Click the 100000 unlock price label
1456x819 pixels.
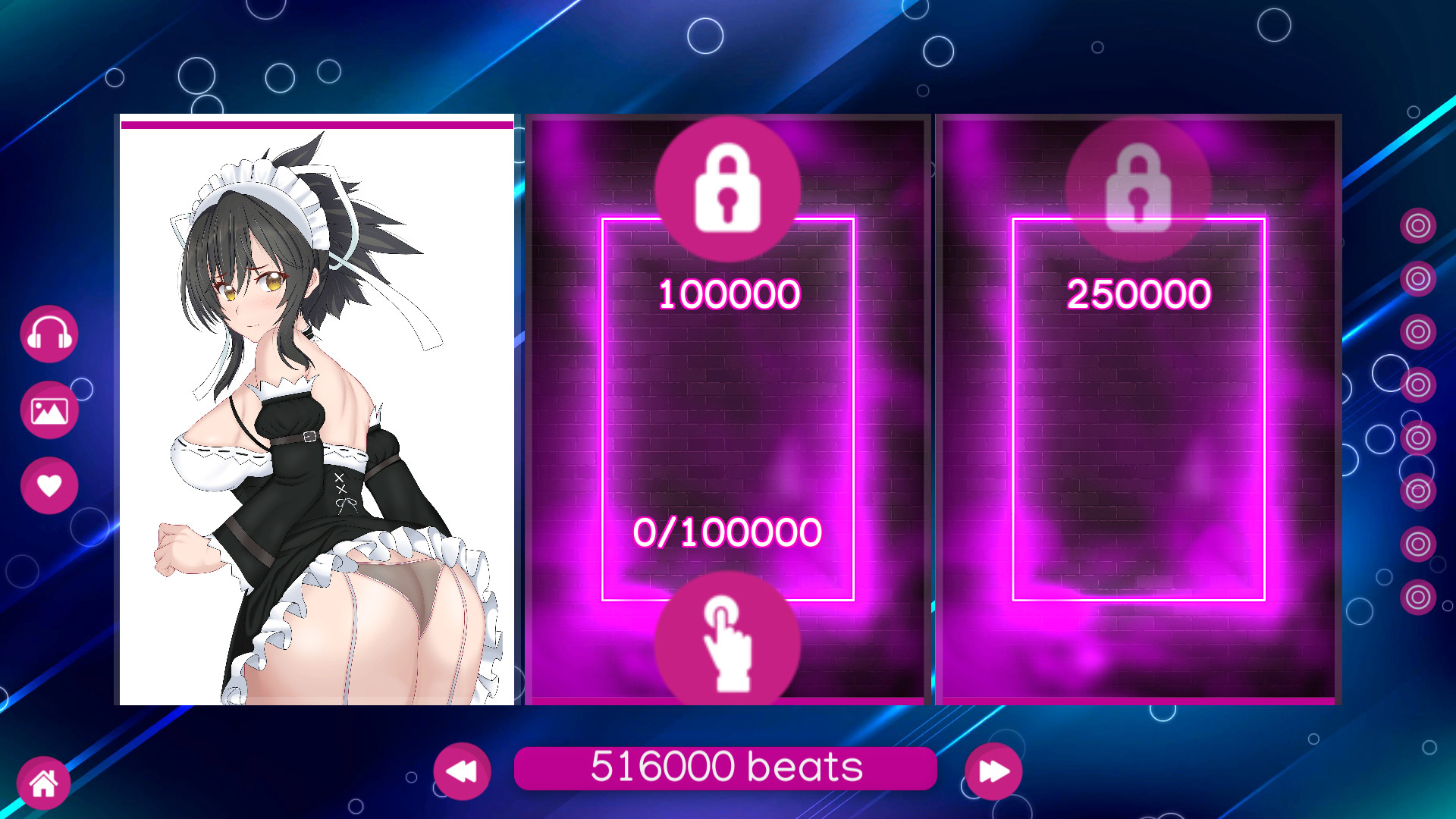point(729,293)
